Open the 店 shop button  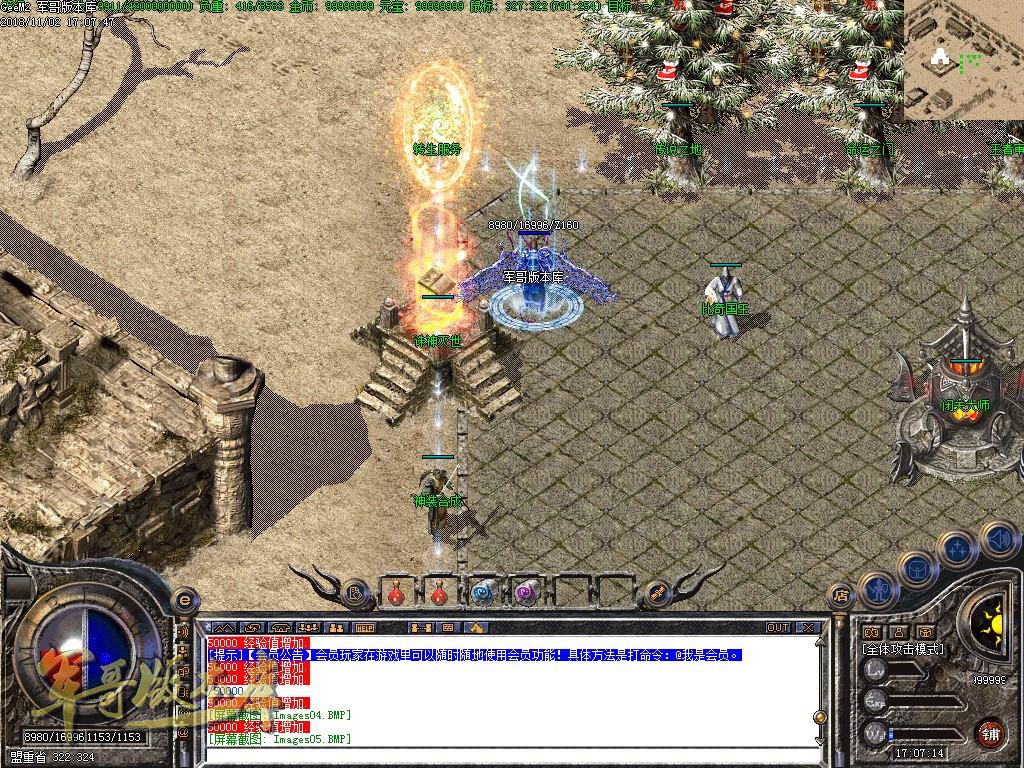tap(841, 596)
